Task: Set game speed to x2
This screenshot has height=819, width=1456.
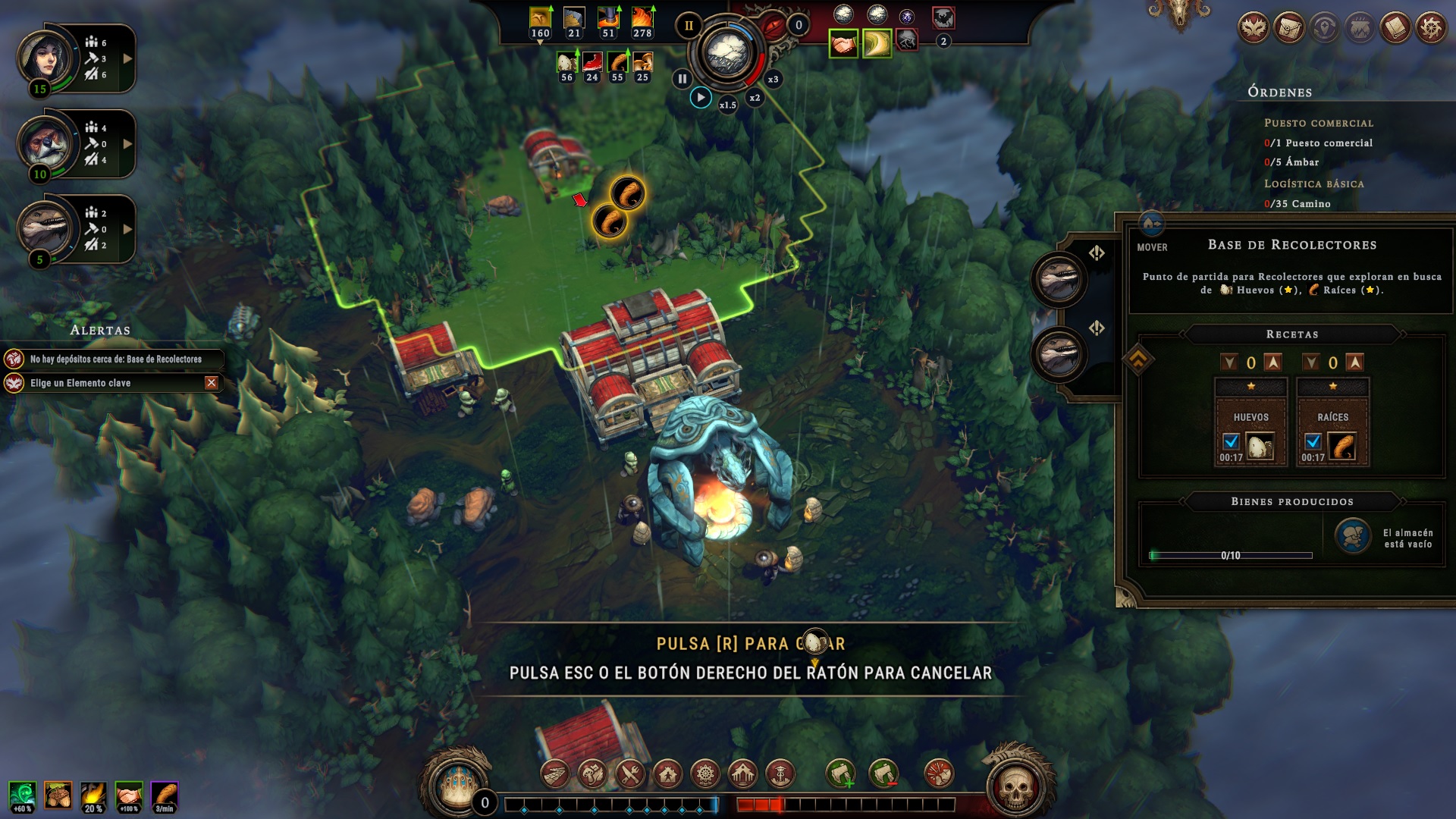Action: [x=755, y=98]
